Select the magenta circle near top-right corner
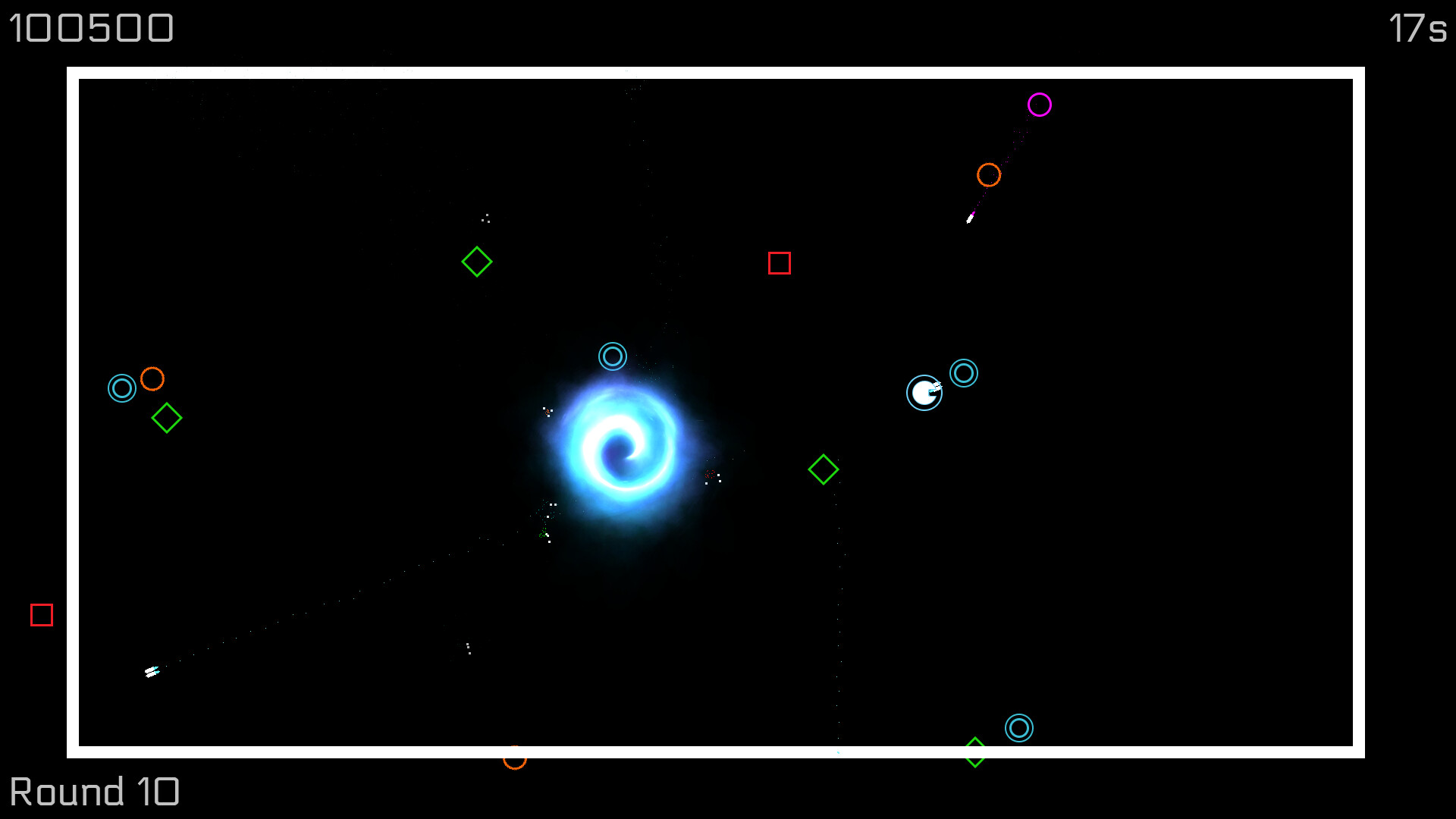Screen dimensions: 1456x819 [1040, 104]
